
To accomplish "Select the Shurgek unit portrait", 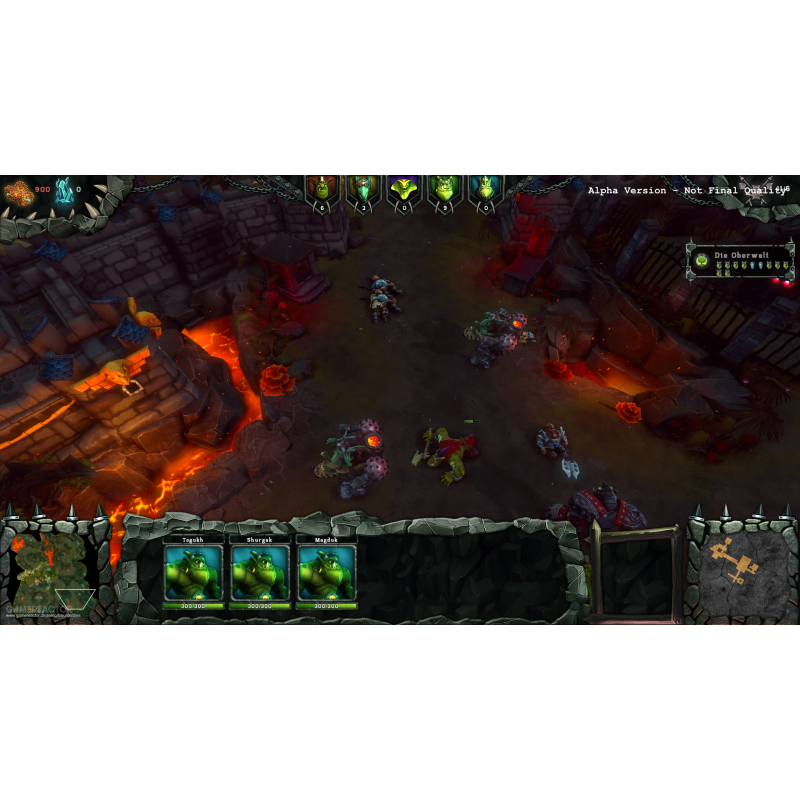I will (x=259, y=573).
